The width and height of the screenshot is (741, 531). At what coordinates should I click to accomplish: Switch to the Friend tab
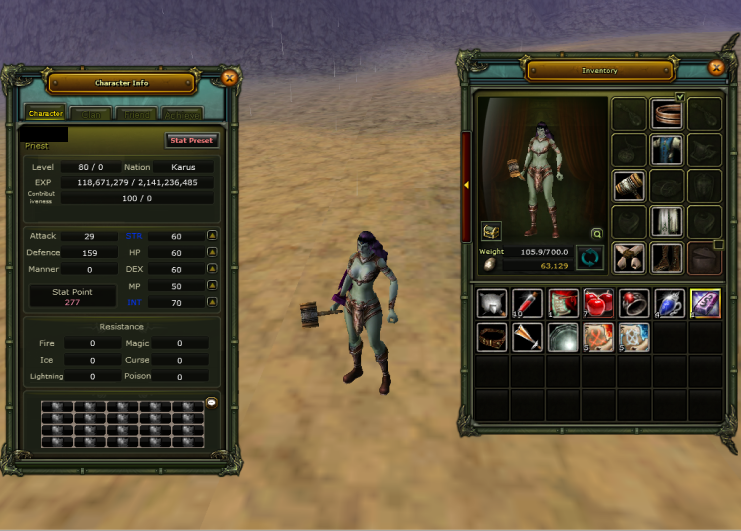point(136,114)
